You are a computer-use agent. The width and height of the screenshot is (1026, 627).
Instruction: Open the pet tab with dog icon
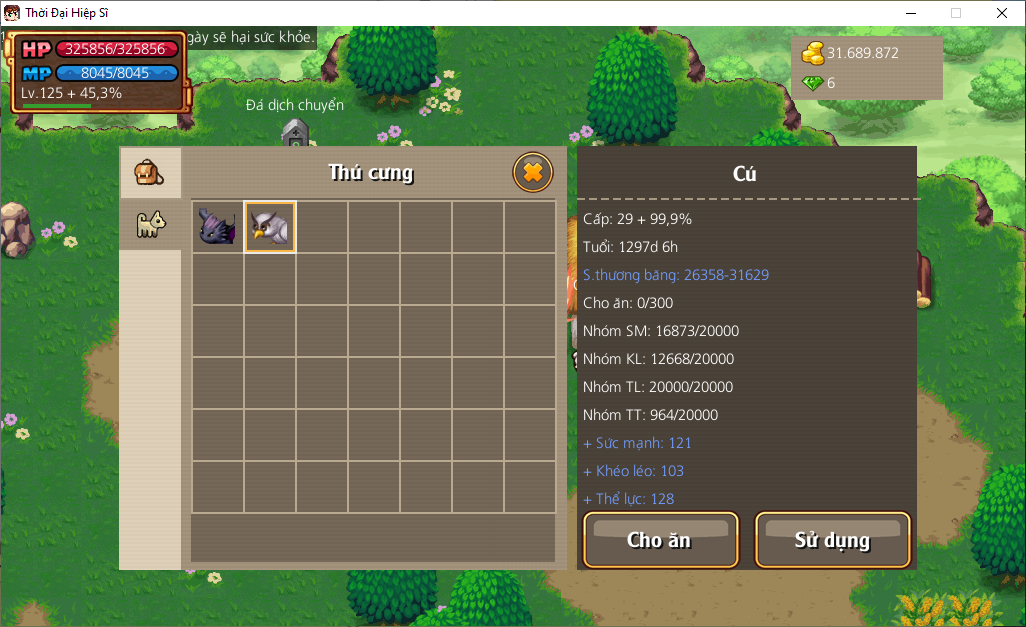click(x=150, y=225)
